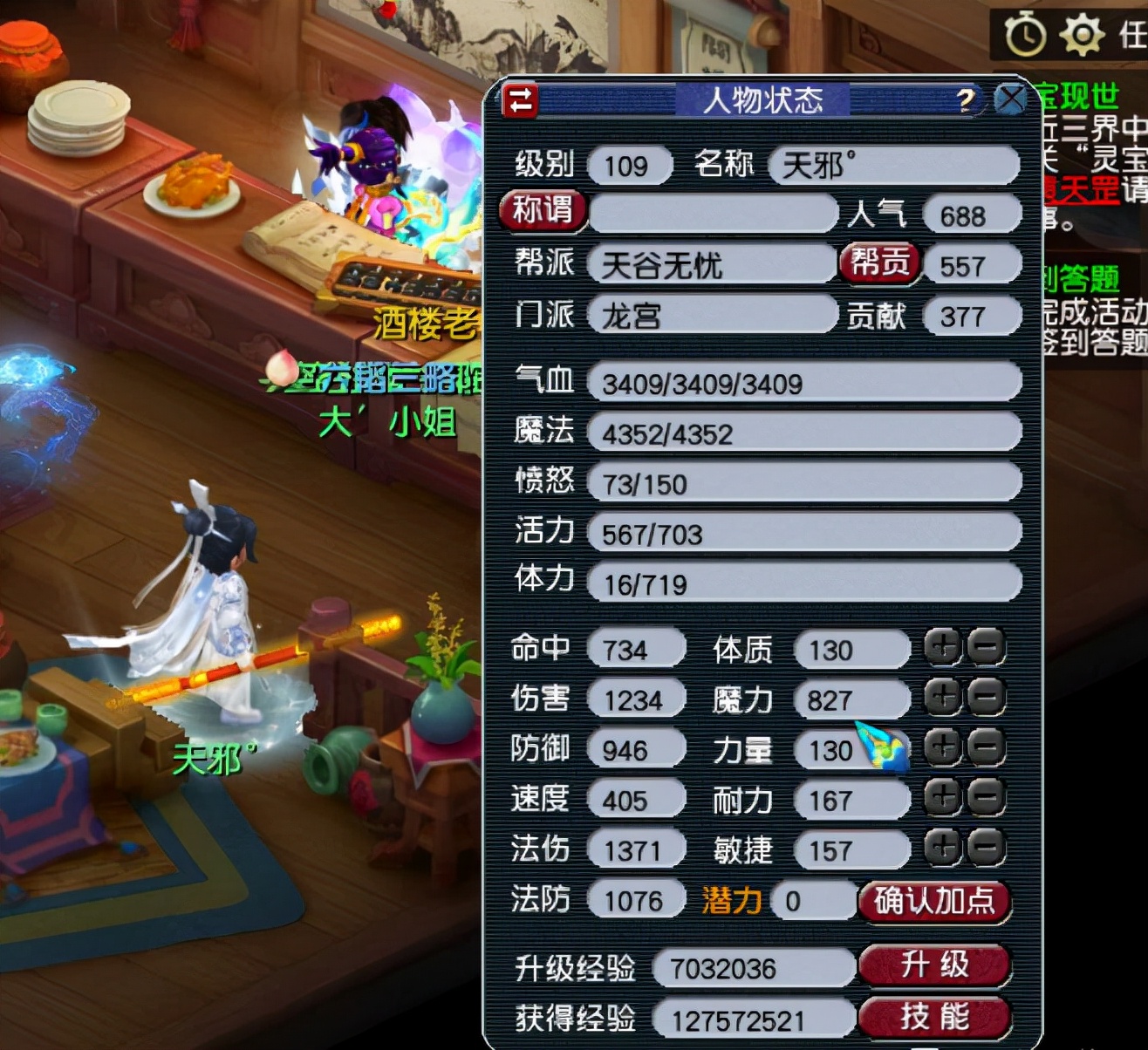1148x1050 pixels.
Task: Open skills via the 技能 button
Action: pos(935,1016)
